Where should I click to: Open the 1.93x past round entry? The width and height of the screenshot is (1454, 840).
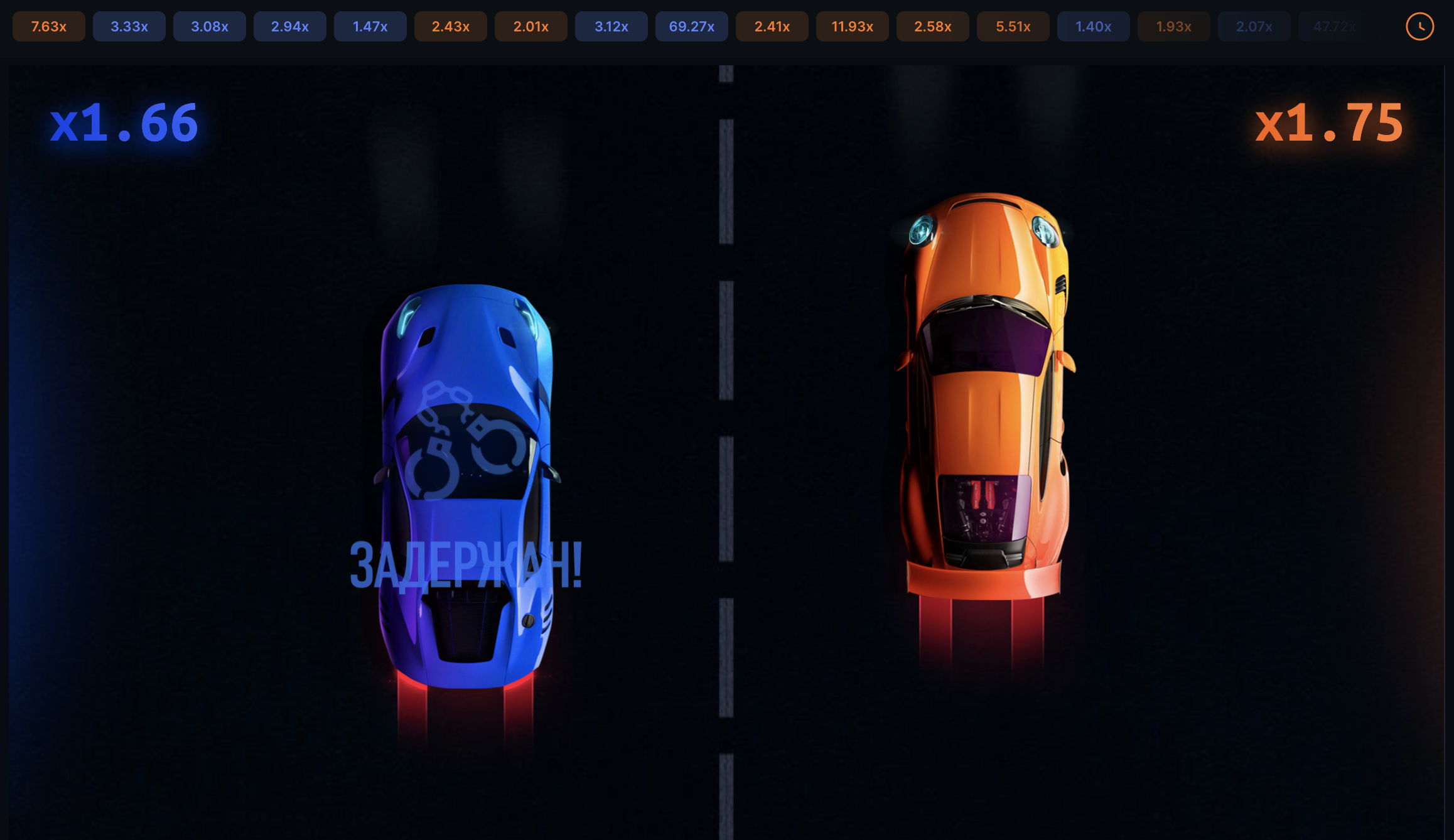pos(1174,26)
